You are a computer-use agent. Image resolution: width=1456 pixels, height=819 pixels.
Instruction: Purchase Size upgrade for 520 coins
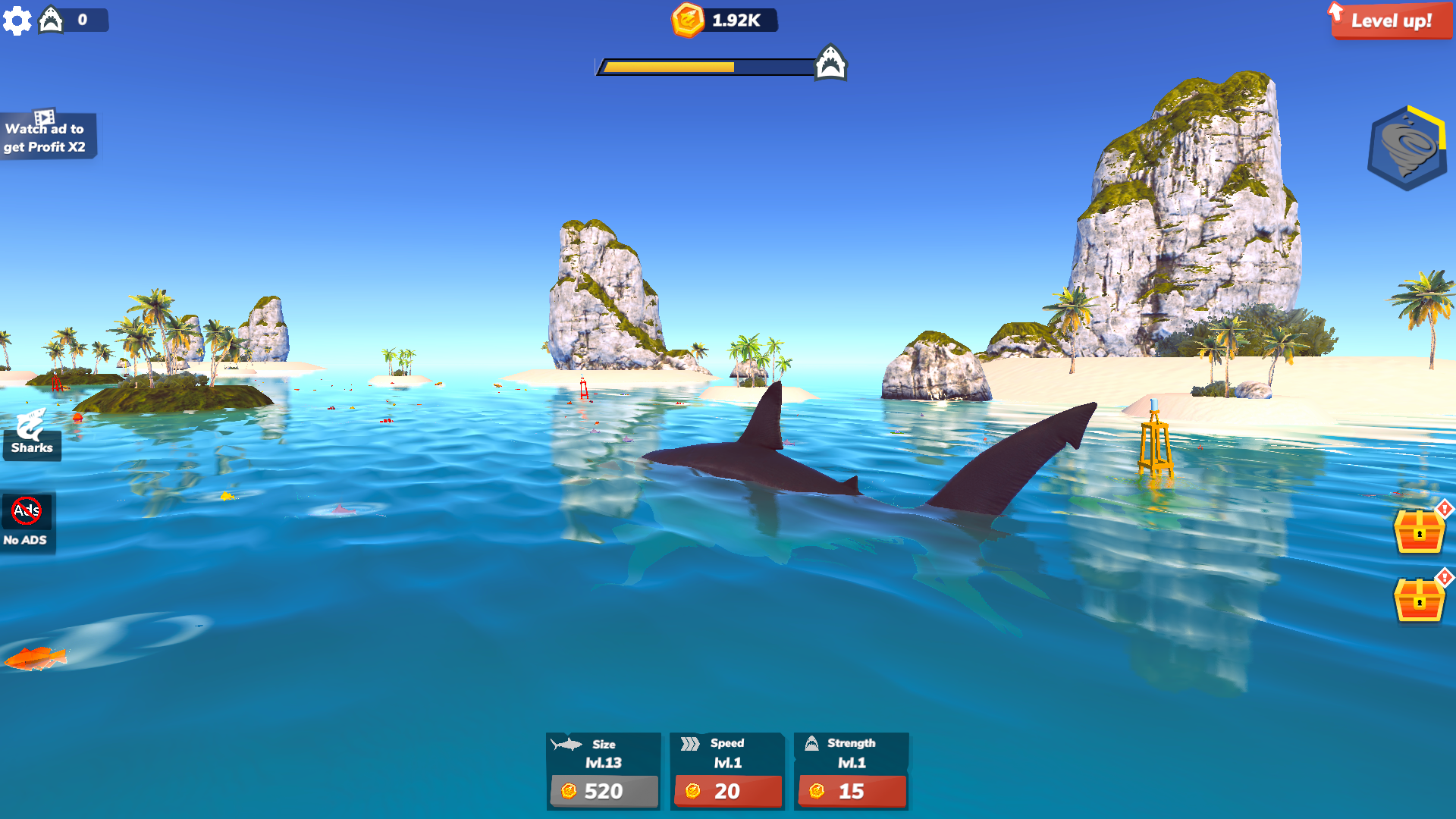coord(604,791)
